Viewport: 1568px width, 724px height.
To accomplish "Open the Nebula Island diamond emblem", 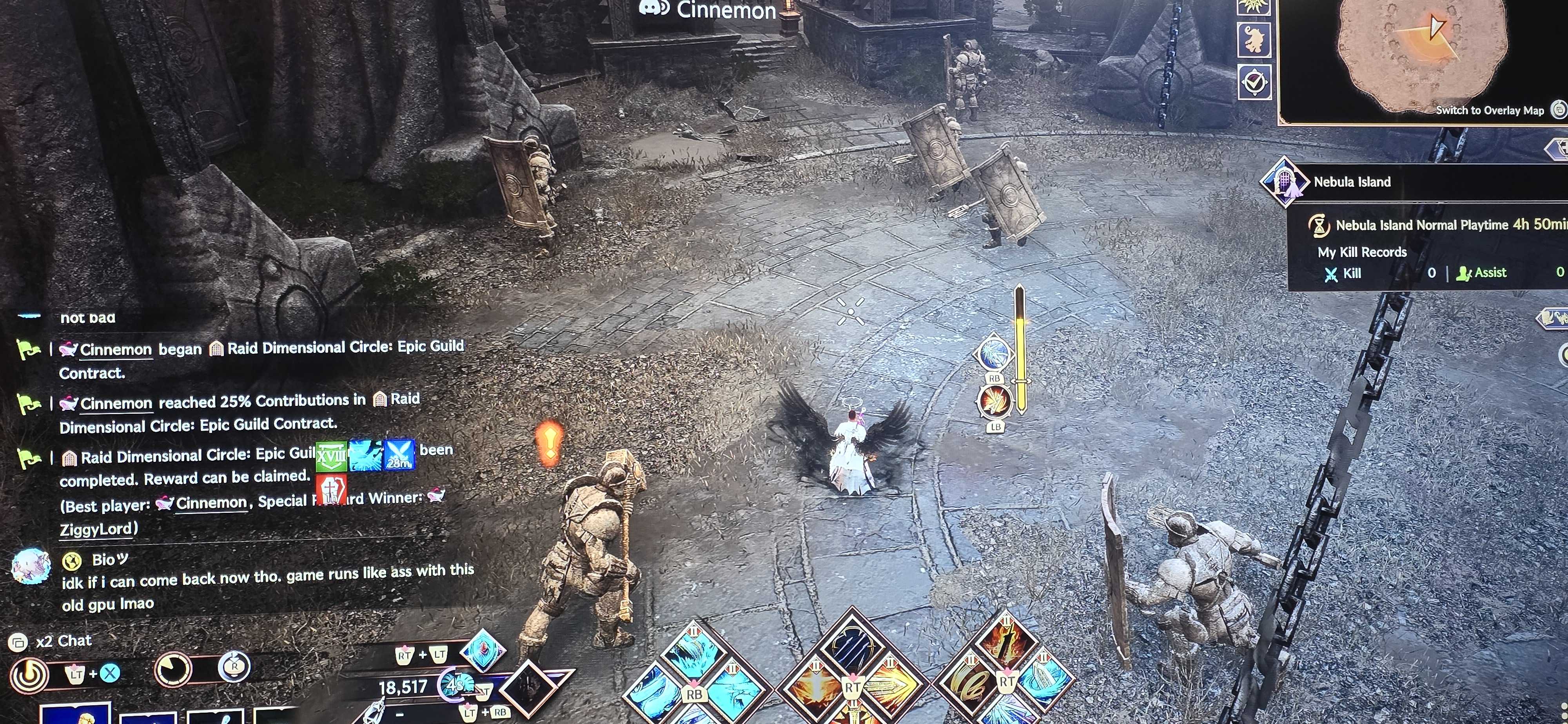I will [1284, 181].
